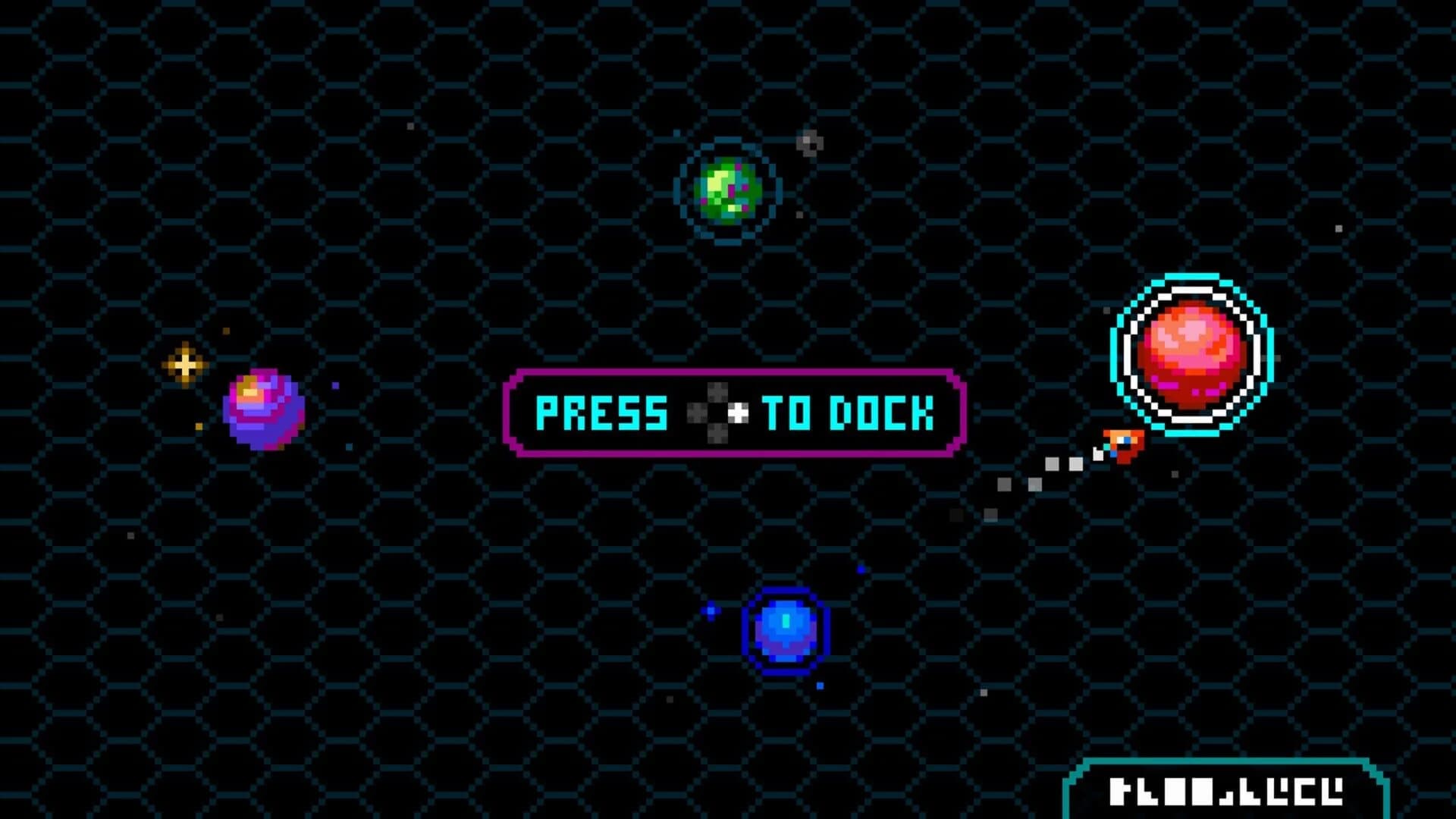Click the white plus button on the D-pad
The width and height of the screenshot is (1456, 819).
click(x=738, y=413)
